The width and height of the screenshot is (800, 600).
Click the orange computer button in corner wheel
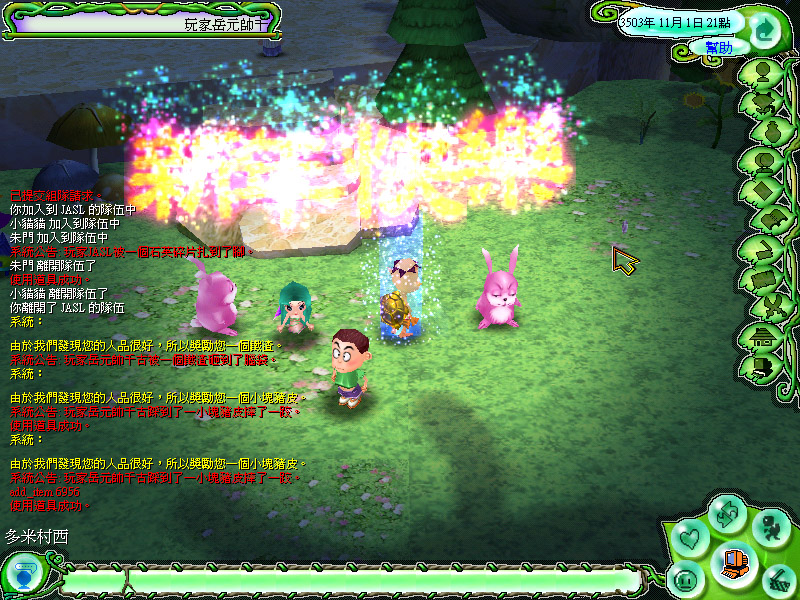click(736, 560)
